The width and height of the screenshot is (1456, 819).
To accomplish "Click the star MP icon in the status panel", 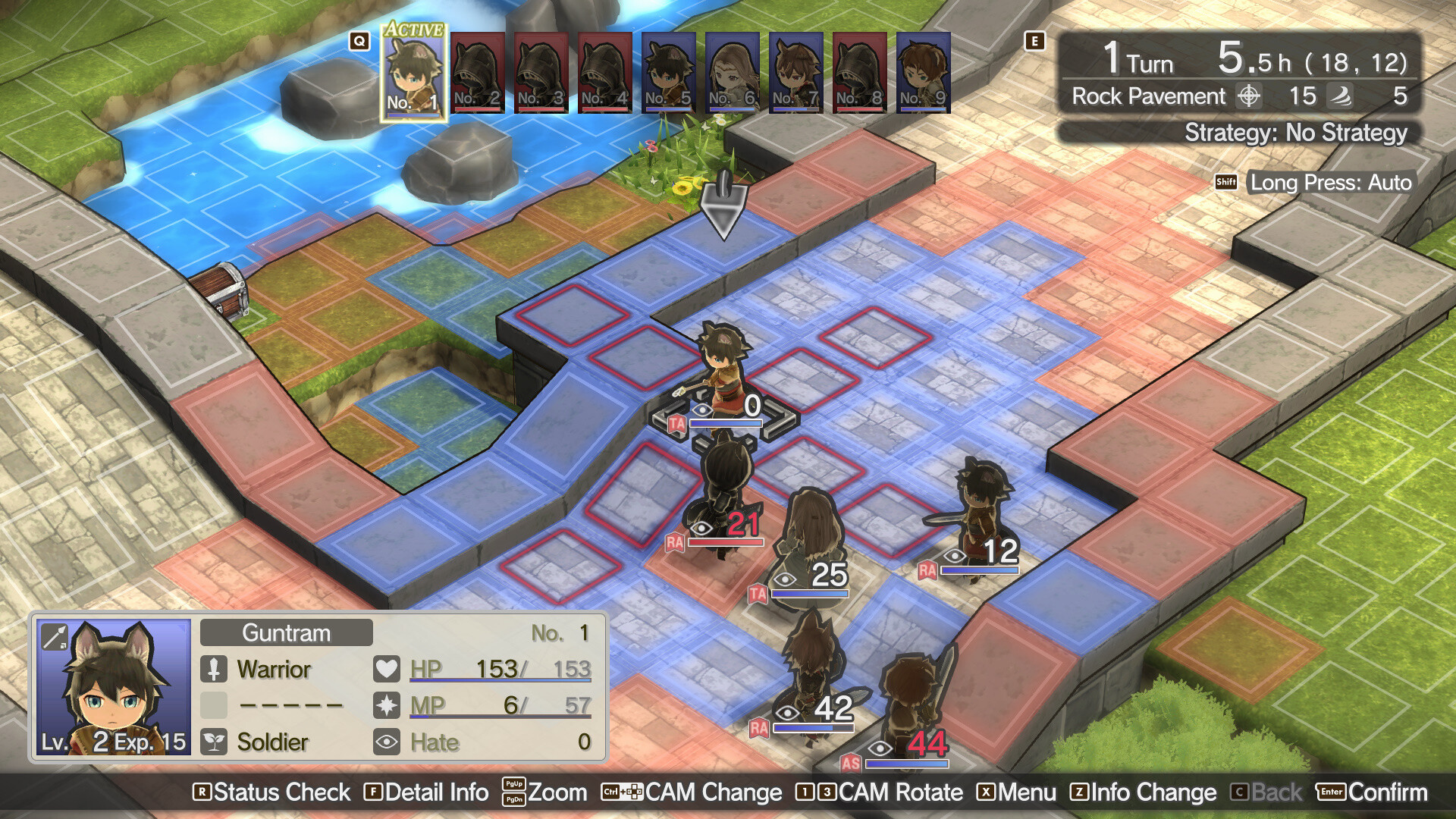I will [x=388, y=705].
